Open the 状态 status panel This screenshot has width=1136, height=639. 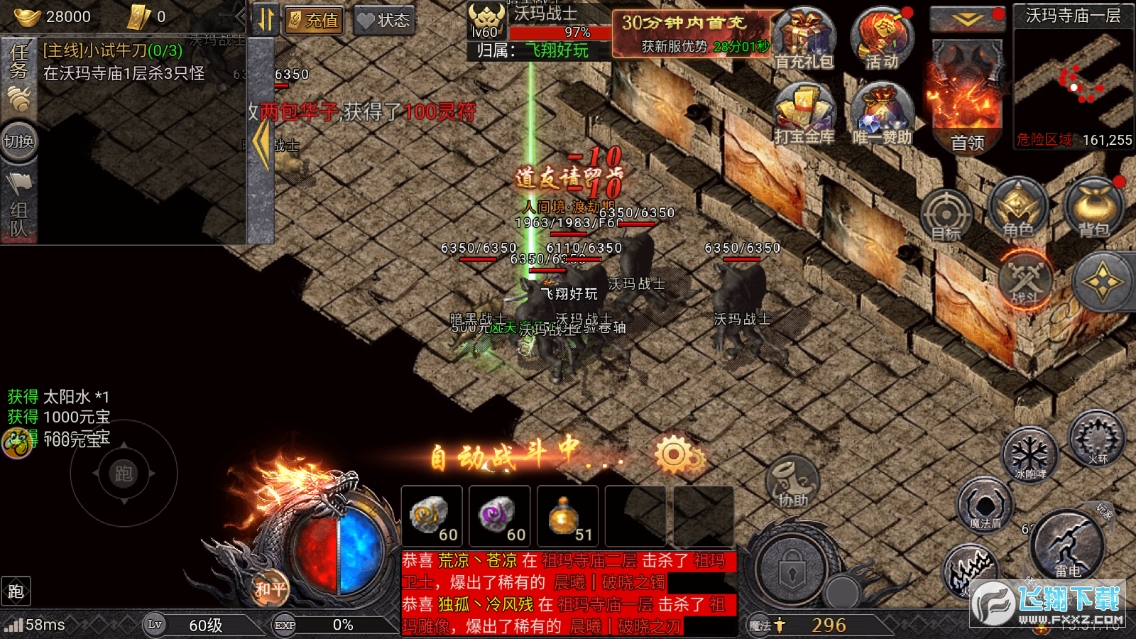(383, 20)
